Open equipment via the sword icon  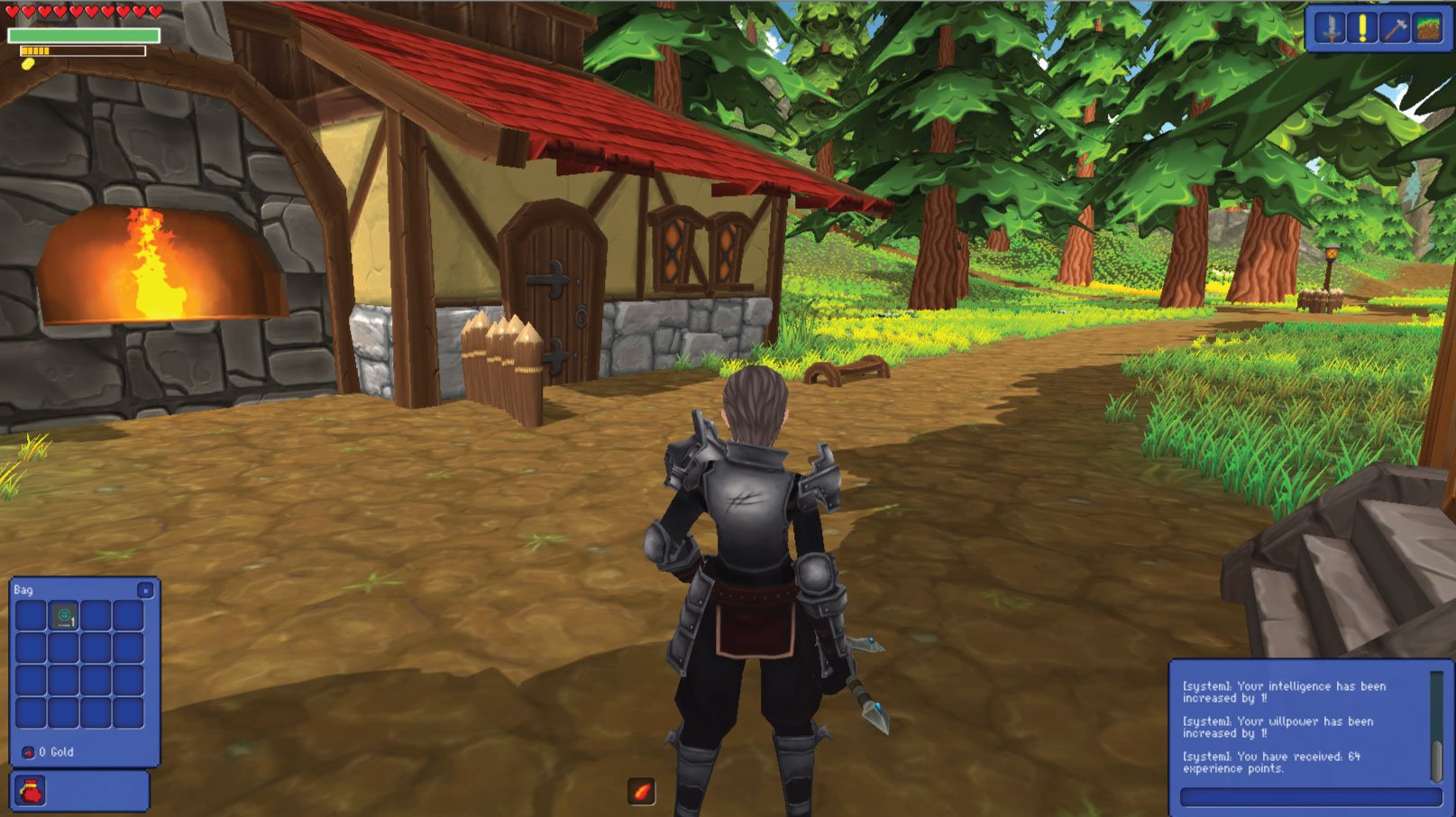pyautogui.click(x=1331, y=27)
